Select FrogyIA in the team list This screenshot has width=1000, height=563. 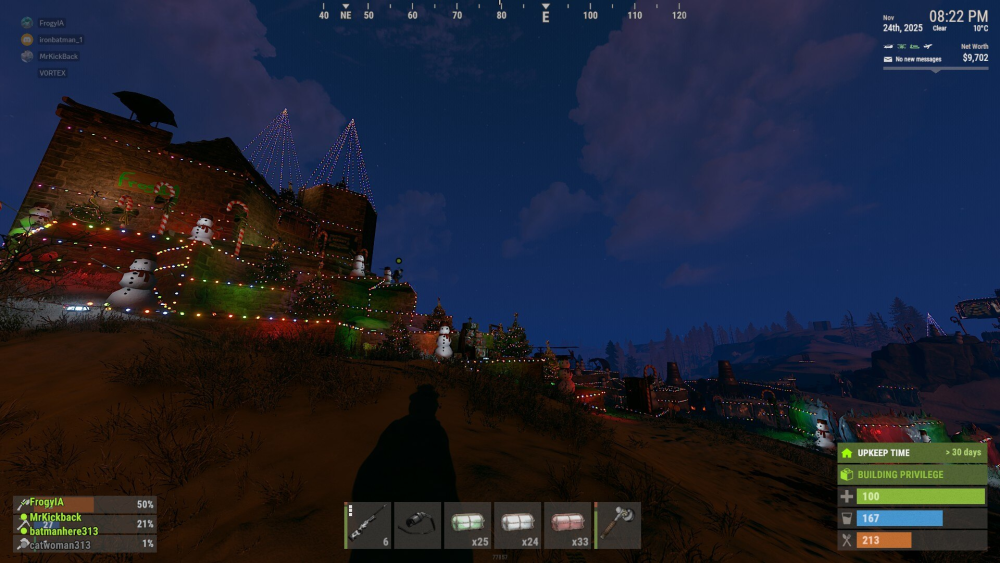[x=46, y=502]
